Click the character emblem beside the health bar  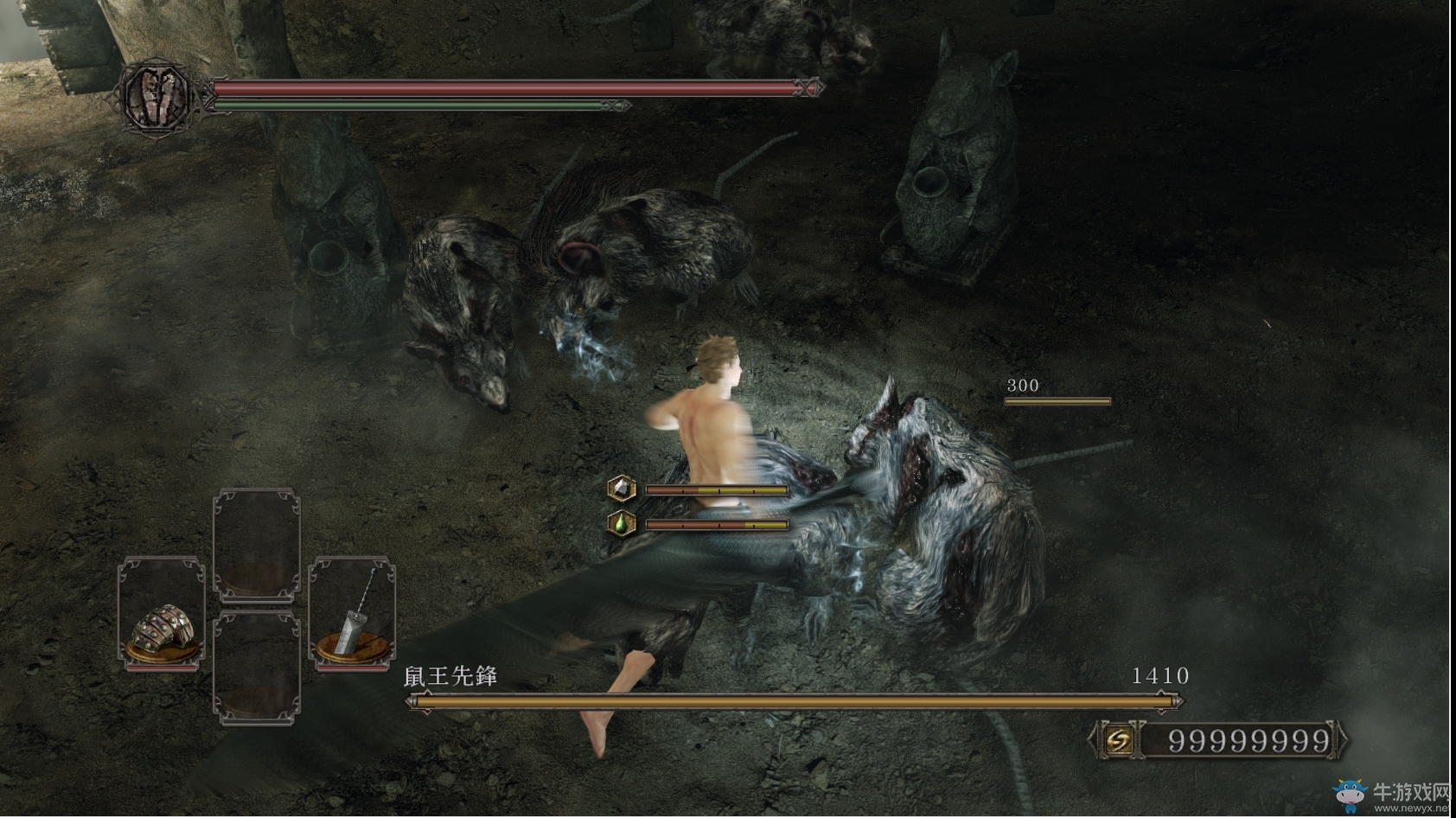click(x=156, y=95)
